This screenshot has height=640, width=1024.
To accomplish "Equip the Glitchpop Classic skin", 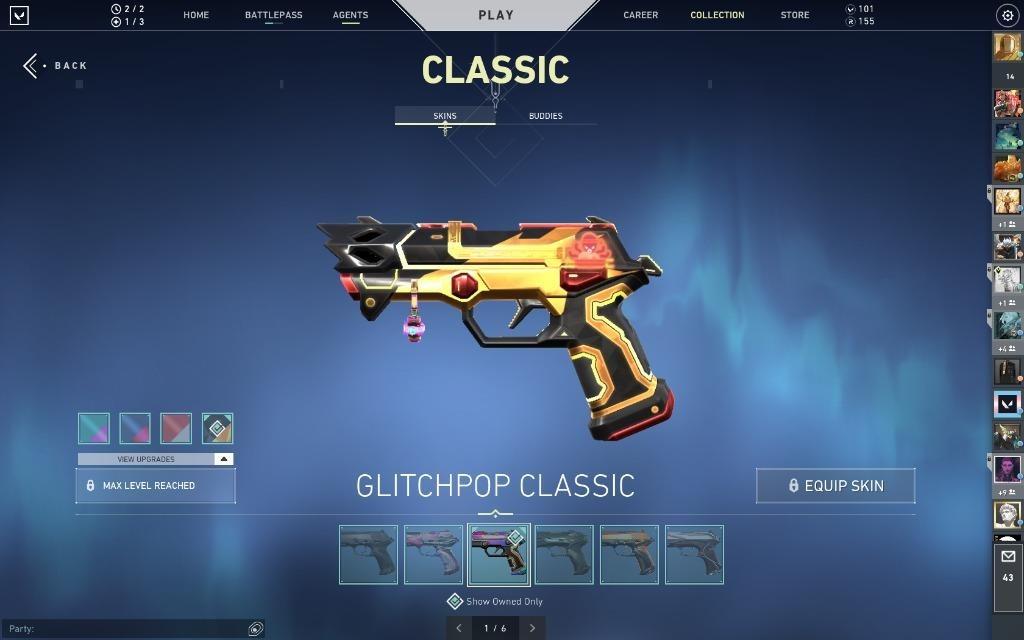I will [835, 486].
